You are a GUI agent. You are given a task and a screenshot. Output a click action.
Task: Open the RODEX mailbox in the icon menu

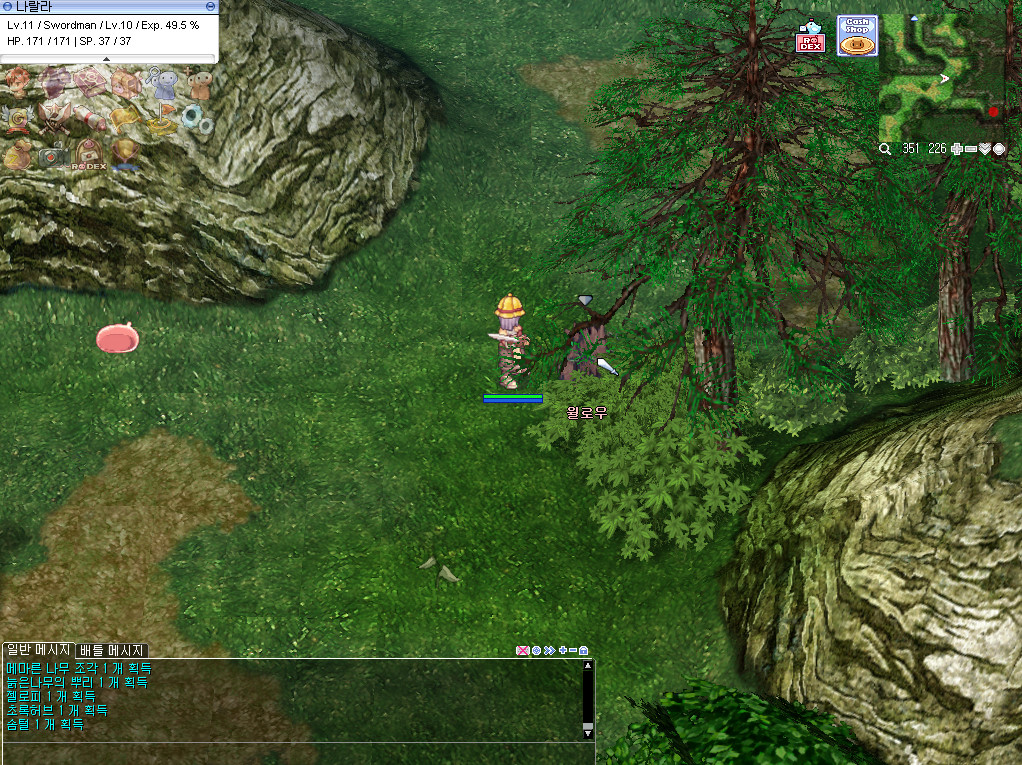tap(90, 156)
